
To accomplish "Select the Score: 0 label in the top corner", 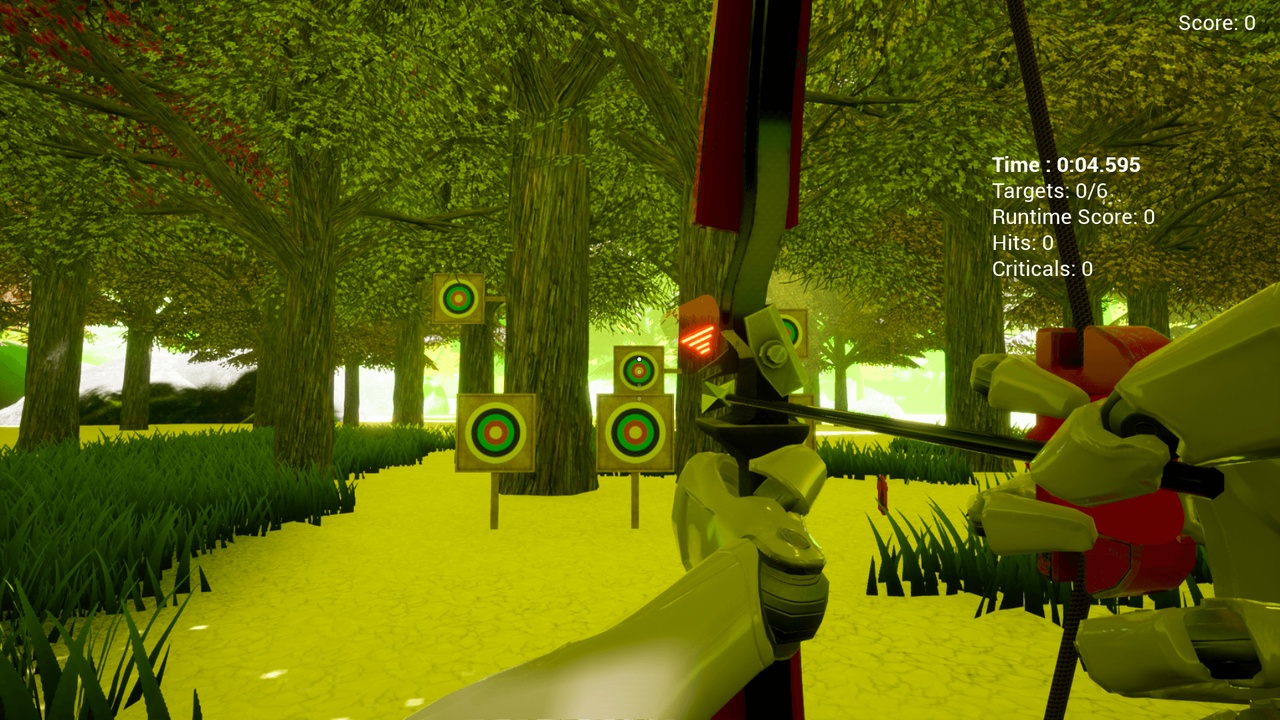I will pyautogui.click(x=1213, y=23).
